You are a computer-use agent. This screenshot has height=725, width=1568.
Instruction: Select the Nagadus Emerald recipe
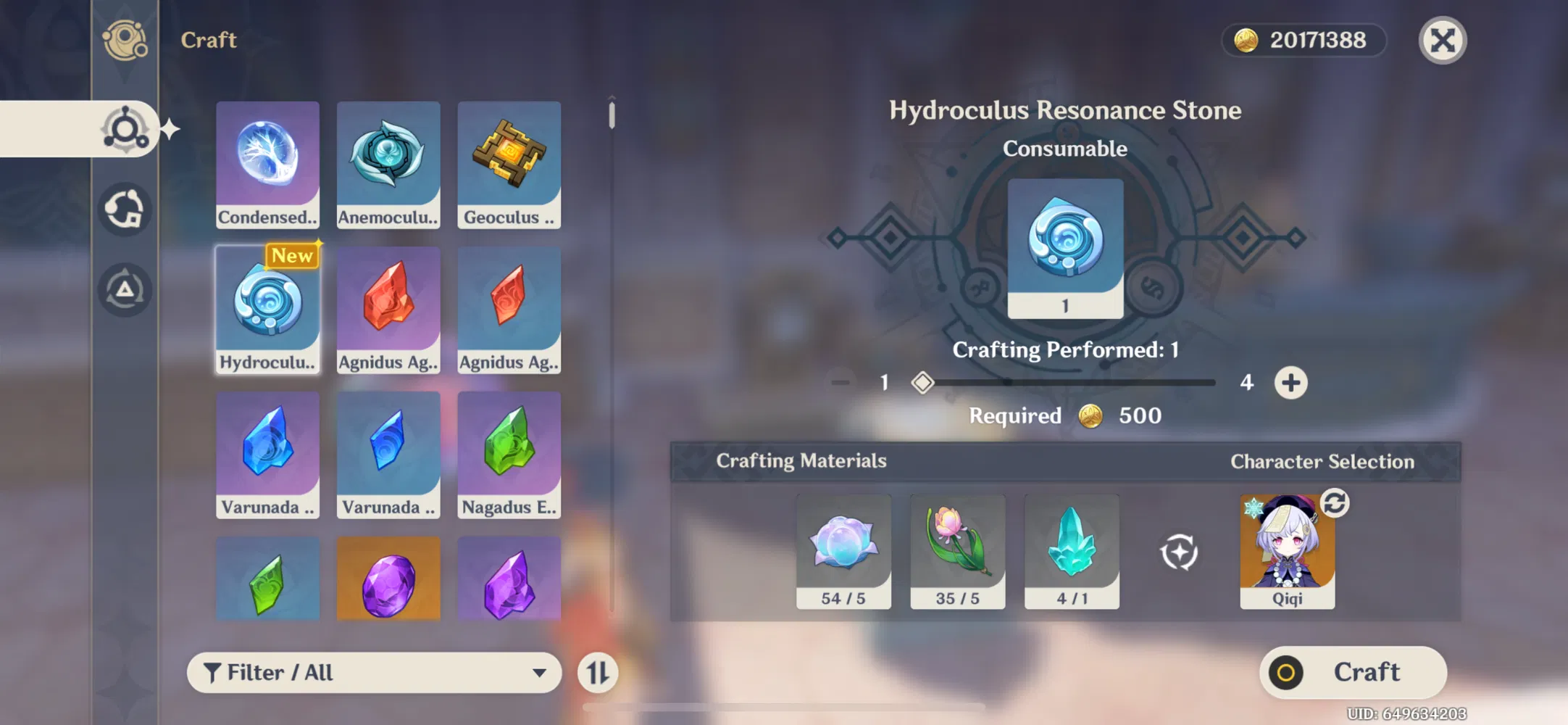(509, 453)
